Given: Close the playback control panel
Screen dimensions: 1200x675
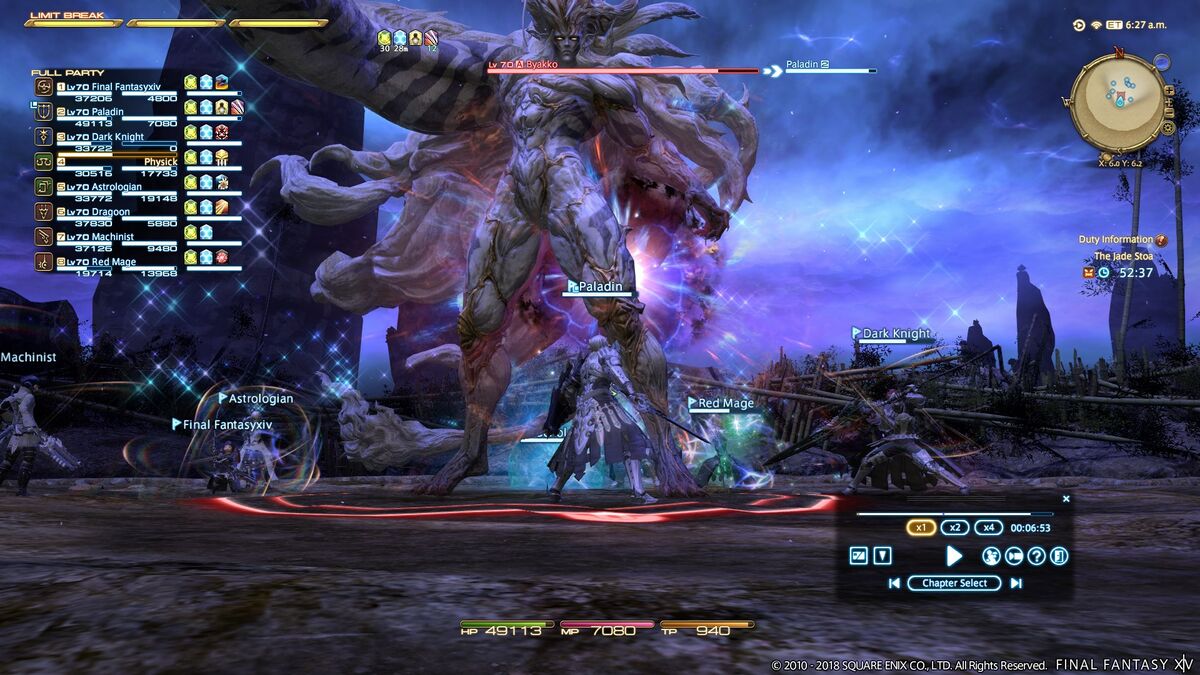Looking at the screenshot, I should coord(1066,498).
